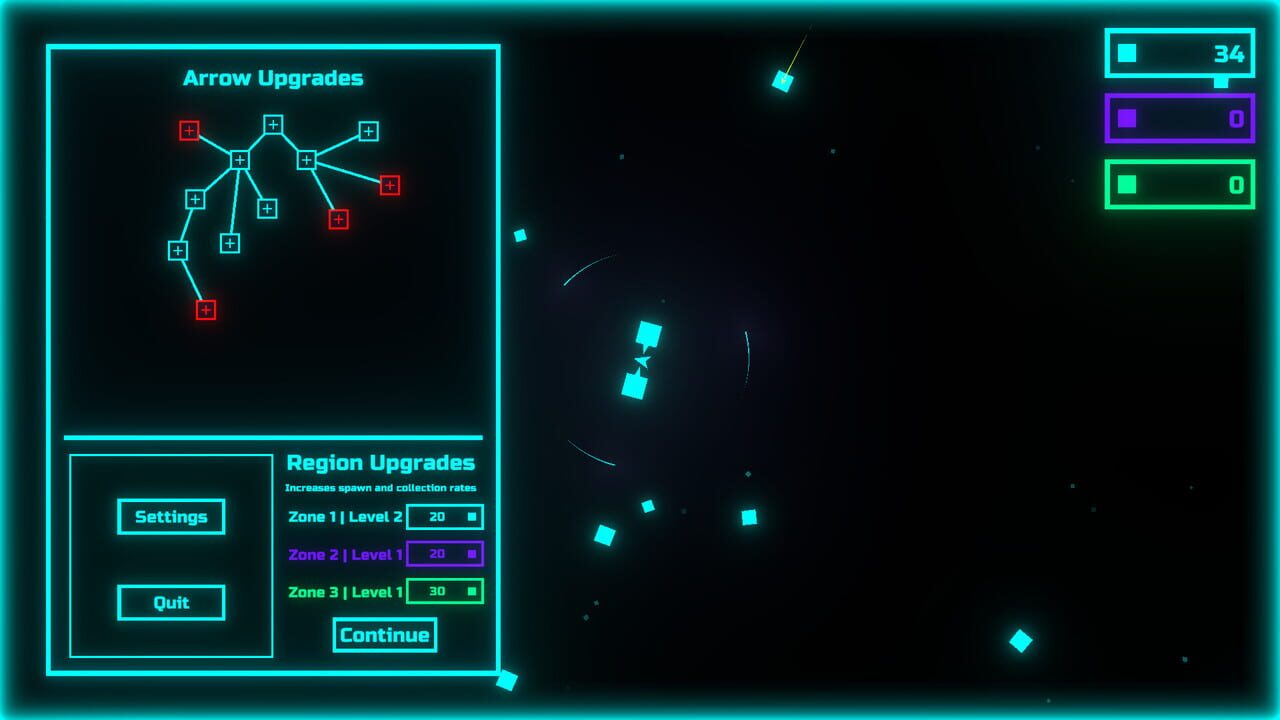This screenshot has height=720, width=1280.
Task: Click the lowest red upgrade node in the tree
Action: tap(206, 310)
